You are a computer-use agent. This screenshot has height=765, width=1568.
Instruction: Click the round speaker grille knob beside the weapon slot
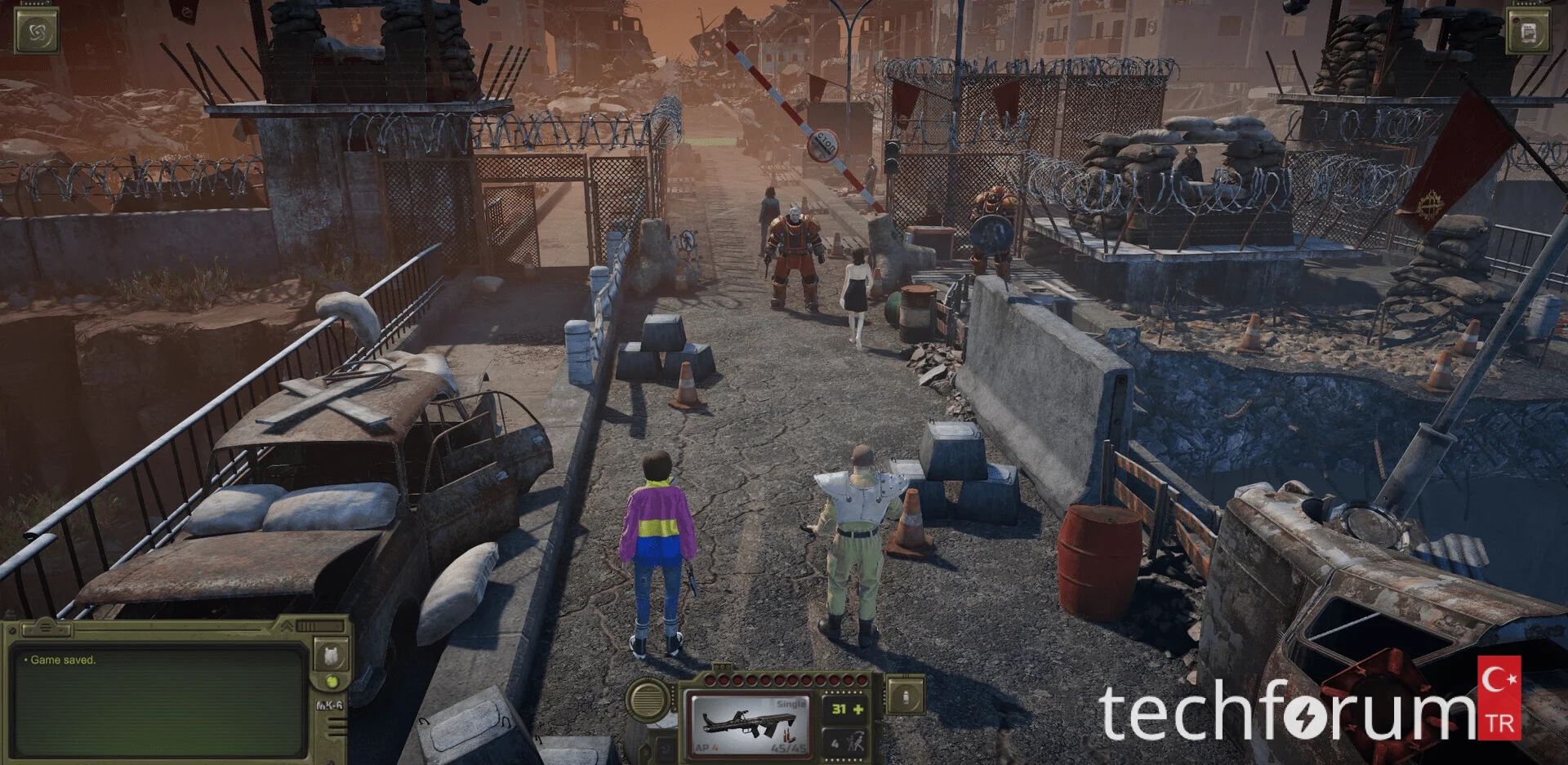[647, 700]
